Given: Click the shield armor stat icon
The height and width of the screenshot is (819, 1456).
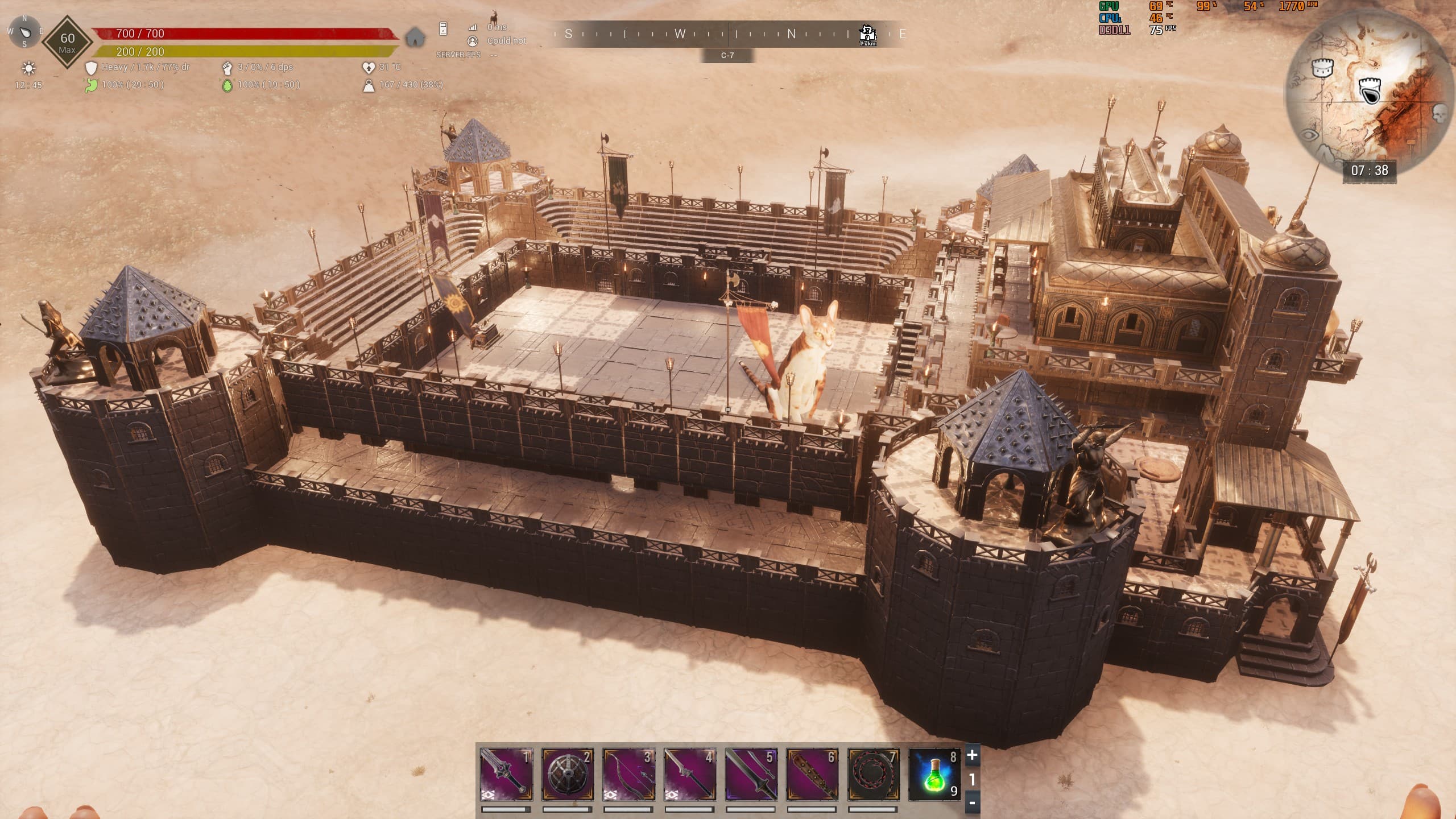Looking at the screenshot, I should coord(91,68).
